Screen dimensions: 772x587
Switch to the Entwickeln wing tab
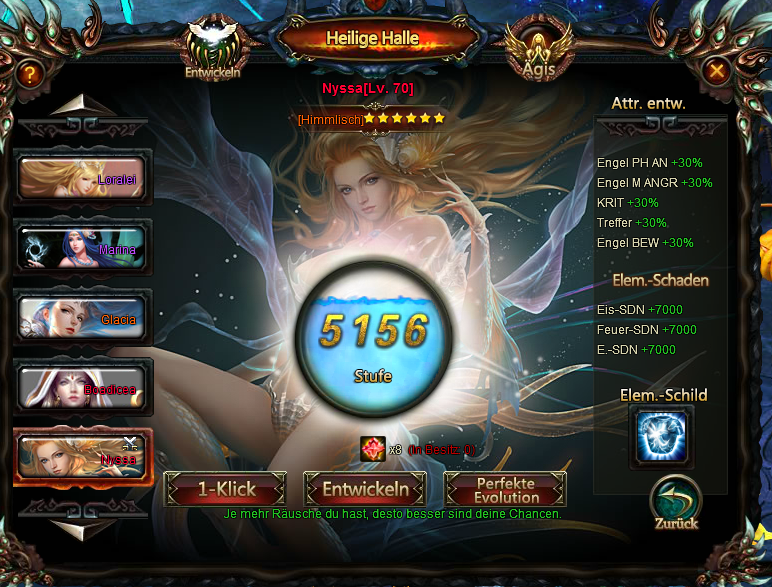[x=213, y=51]
